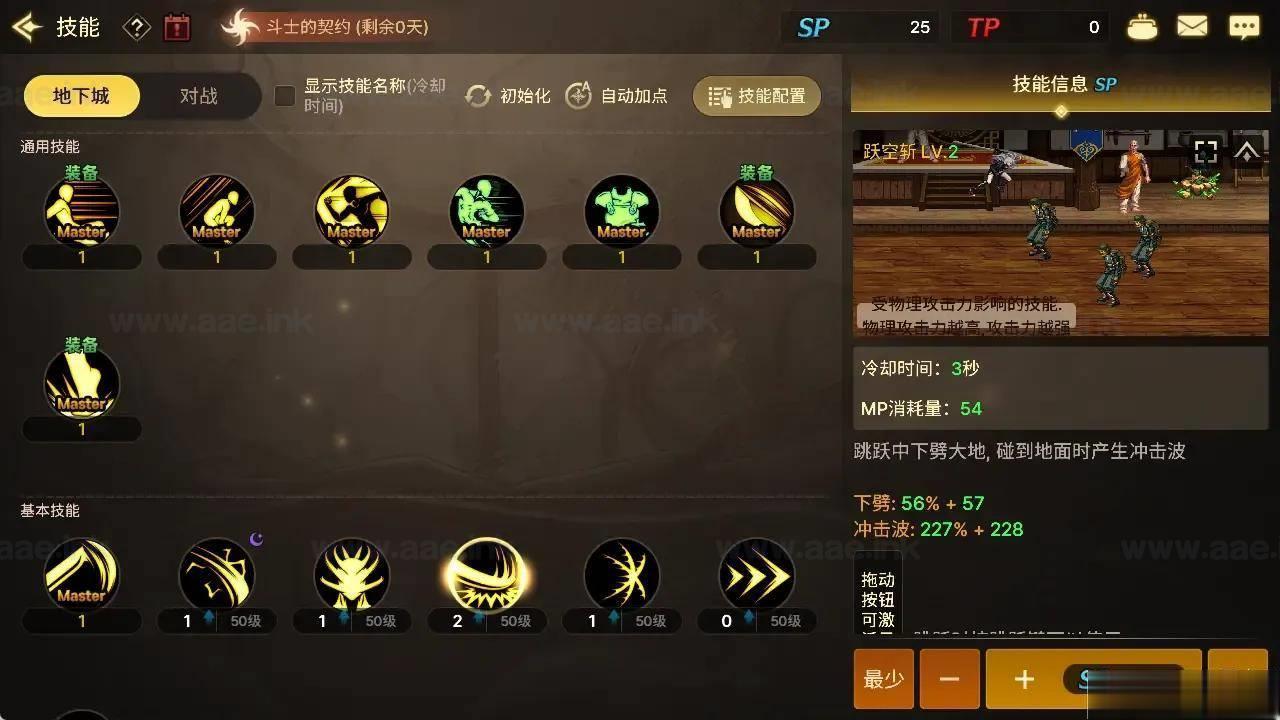Viewport: 1280px width, 720px height.
Task: Click the 技能配置 configuration button
Action: click(x=756, y=96)
